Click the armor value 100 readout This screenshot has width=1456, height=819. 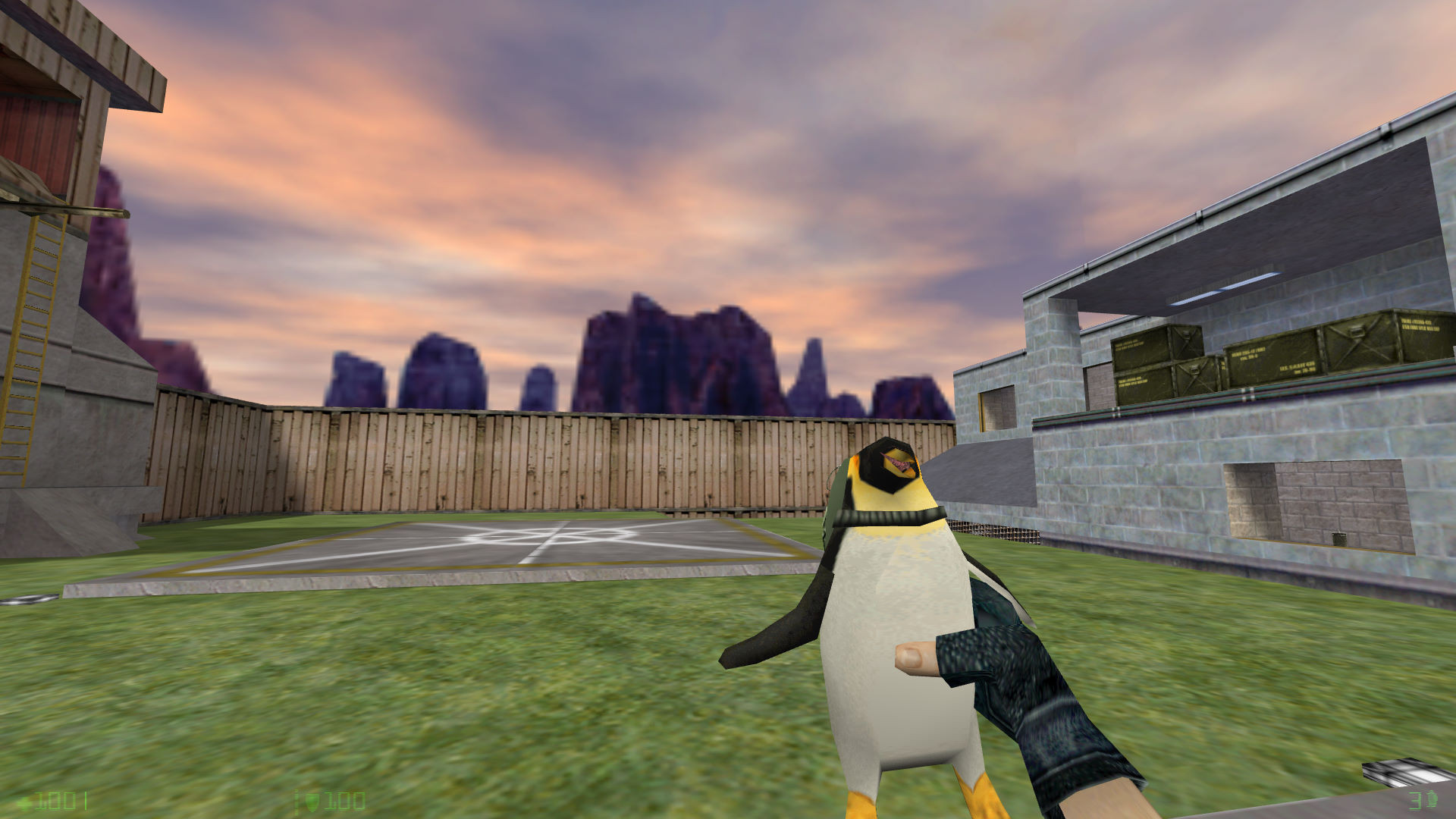(x=345, y=802)
